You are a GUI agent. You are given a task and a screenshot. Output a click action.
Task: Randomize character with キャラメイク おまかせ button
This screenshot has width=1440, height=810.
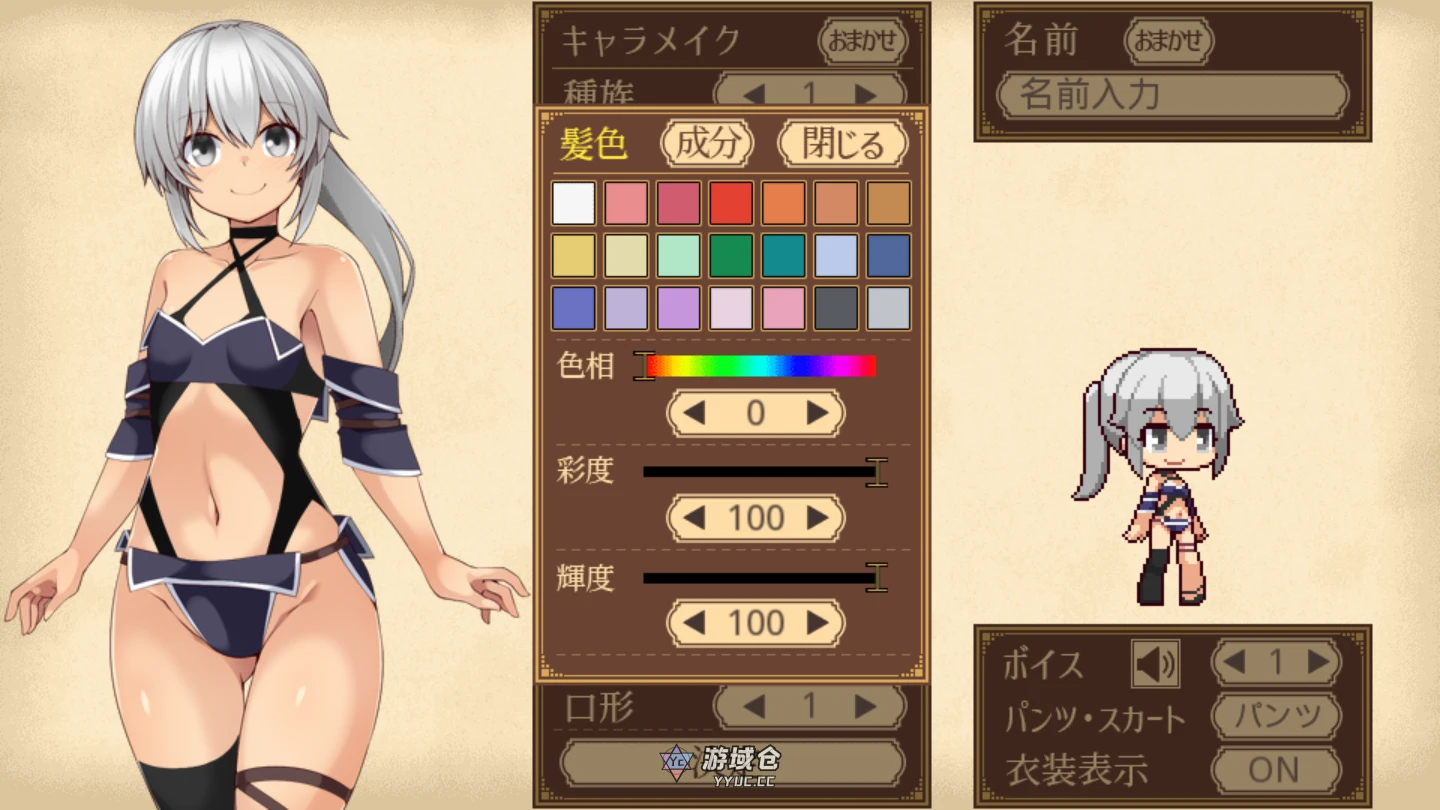[x=862, y=41]
